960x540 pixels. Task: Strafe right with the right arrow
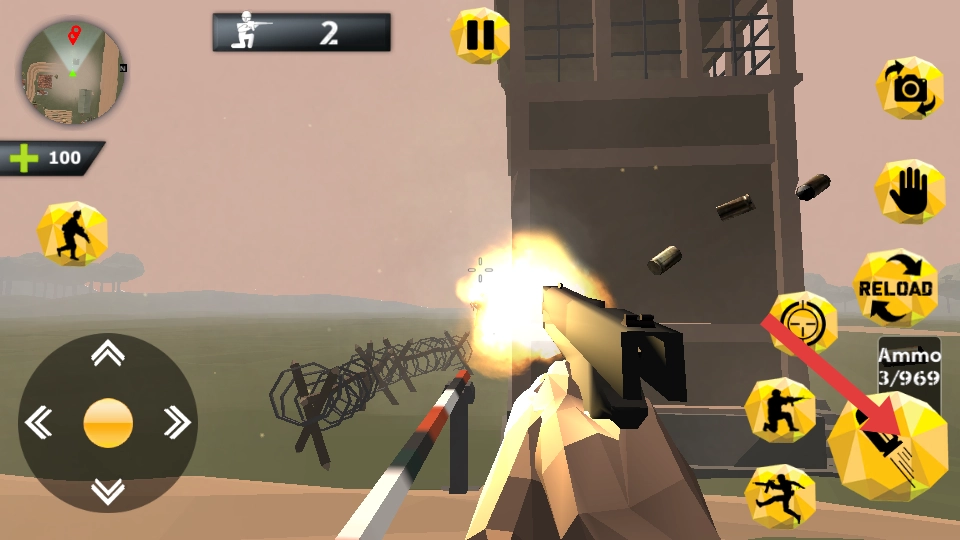point(177,422)
